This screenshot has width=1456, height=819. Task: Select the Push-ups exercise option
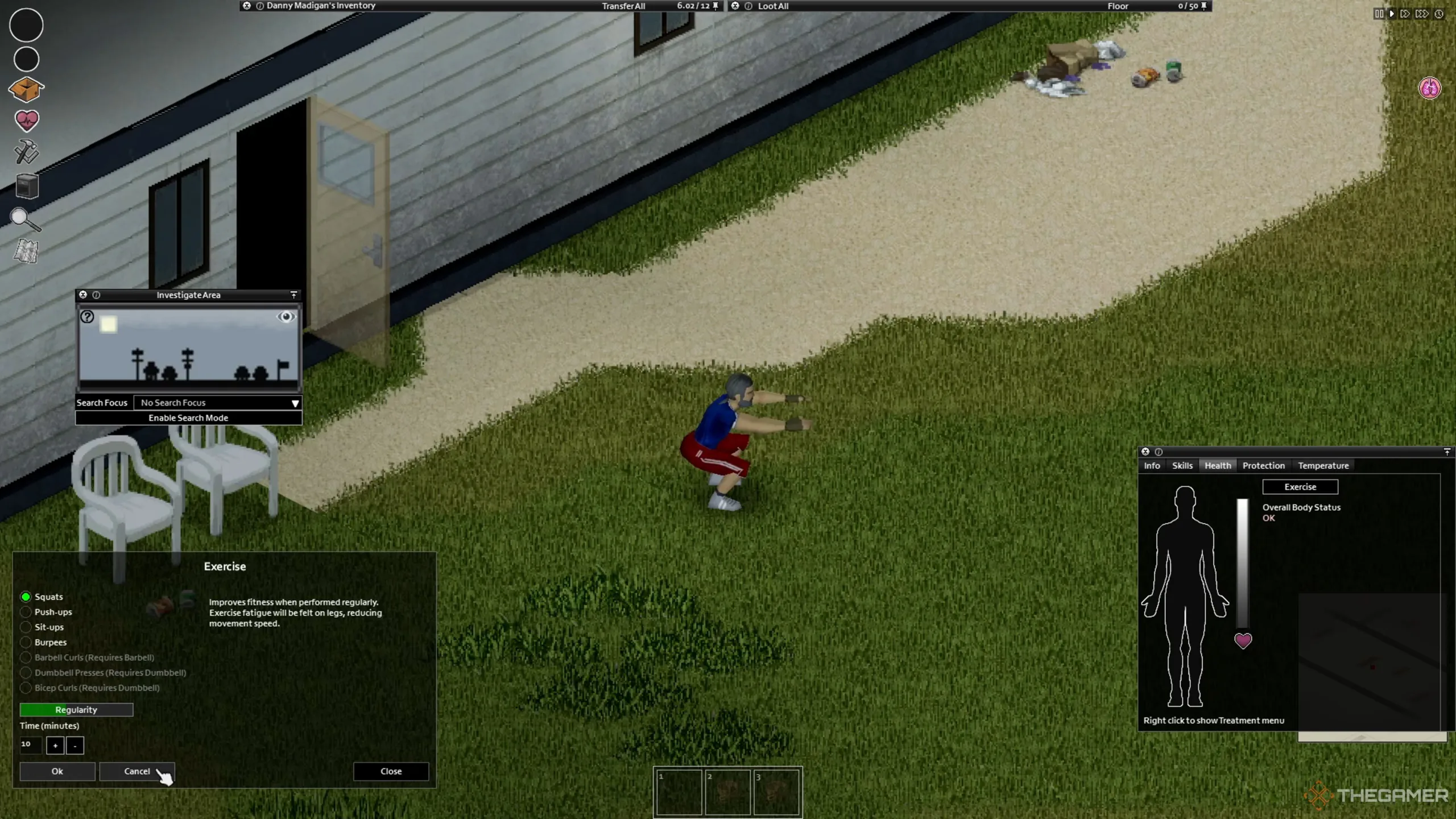(x=26, y=612)
